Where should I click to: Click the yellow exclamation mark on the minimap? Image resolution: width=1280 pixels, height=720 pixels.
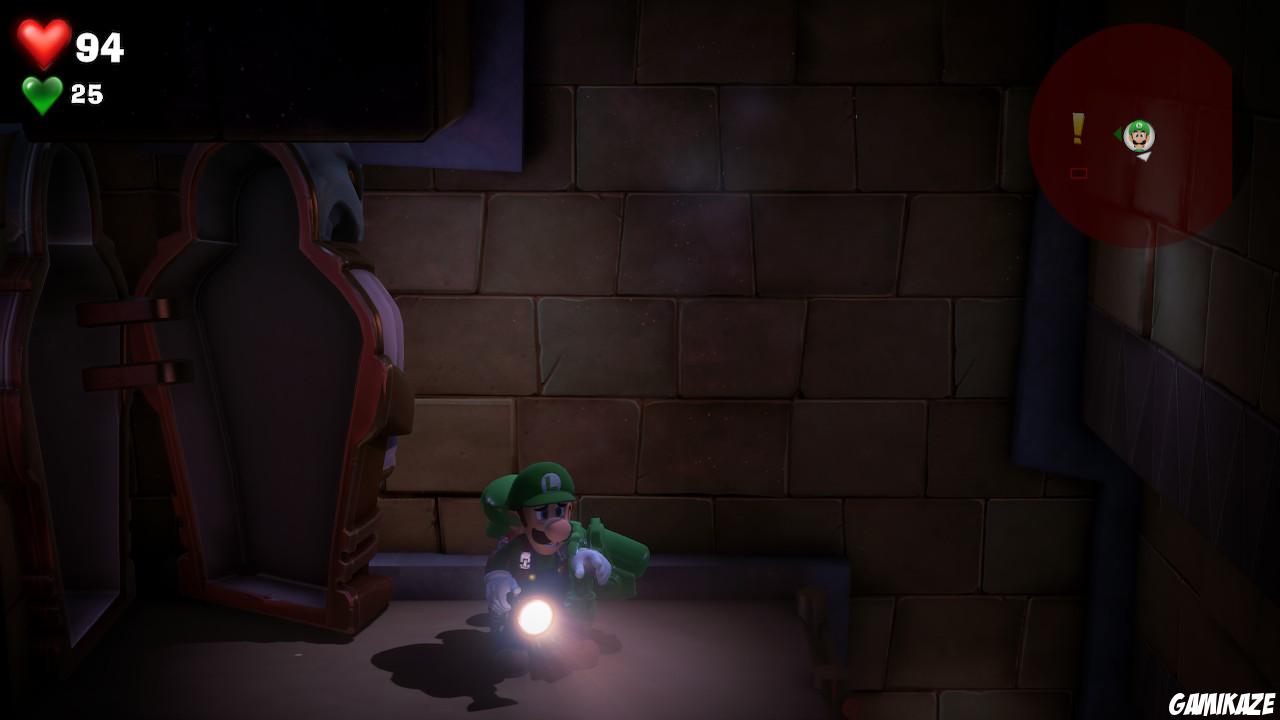[x=1077, y=130]
